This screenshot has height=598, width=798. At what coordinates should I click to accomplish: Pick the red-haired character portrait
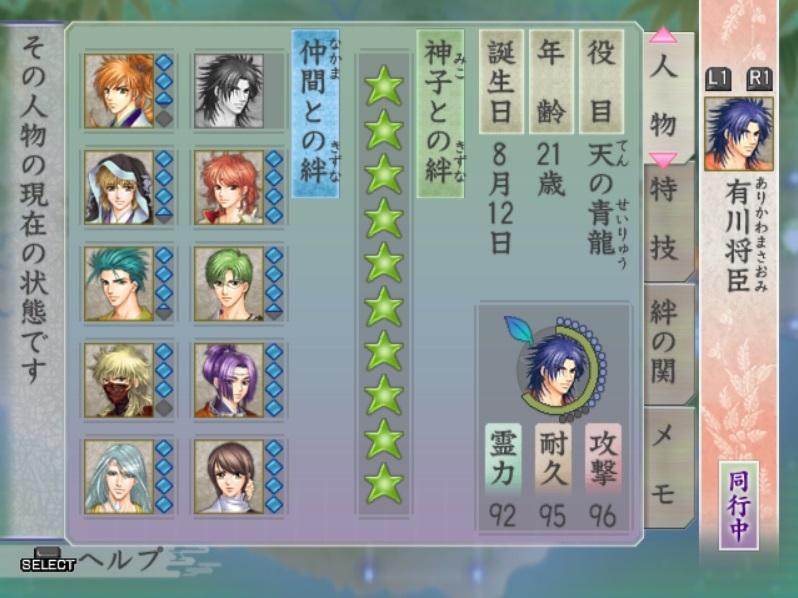pyautogui.click(x=229, y=186)
